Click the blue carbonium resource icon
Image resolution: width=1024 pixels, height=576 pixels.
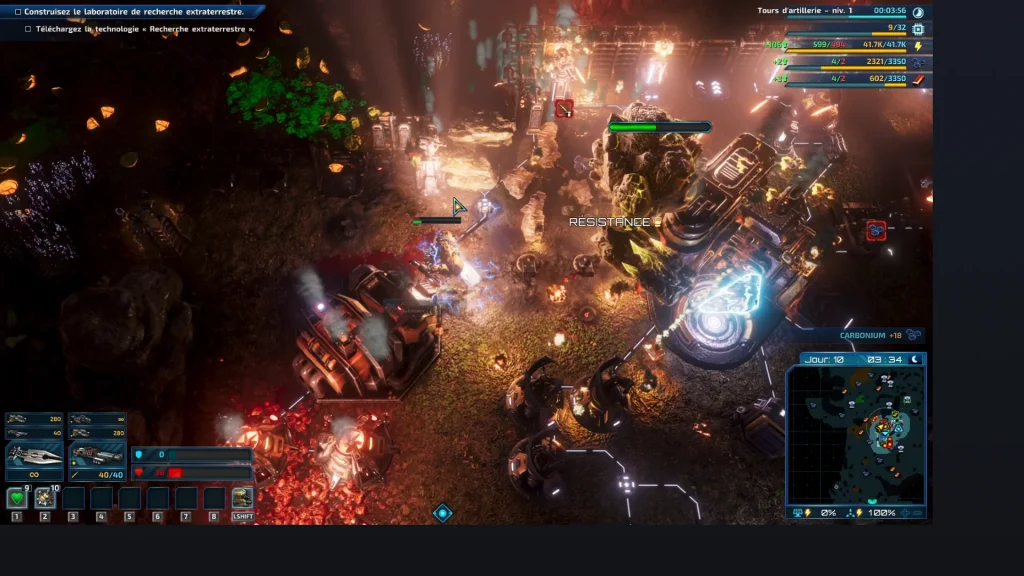pyautogui.click(x=918, y=62)
